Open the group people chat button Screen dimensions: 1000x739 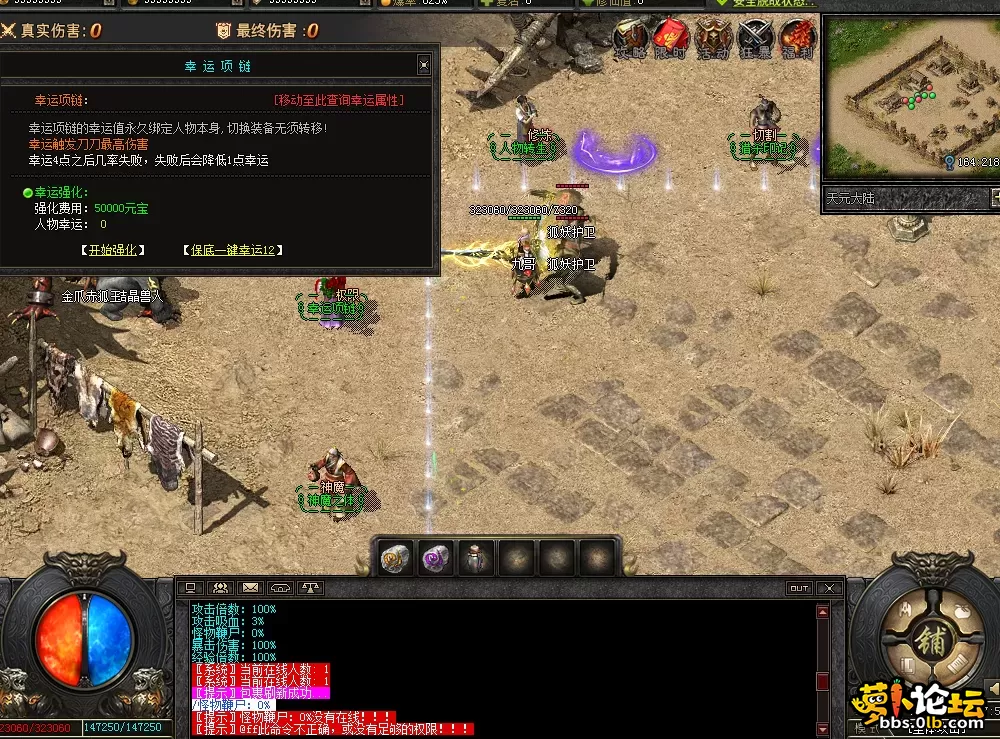coord(220,588)
